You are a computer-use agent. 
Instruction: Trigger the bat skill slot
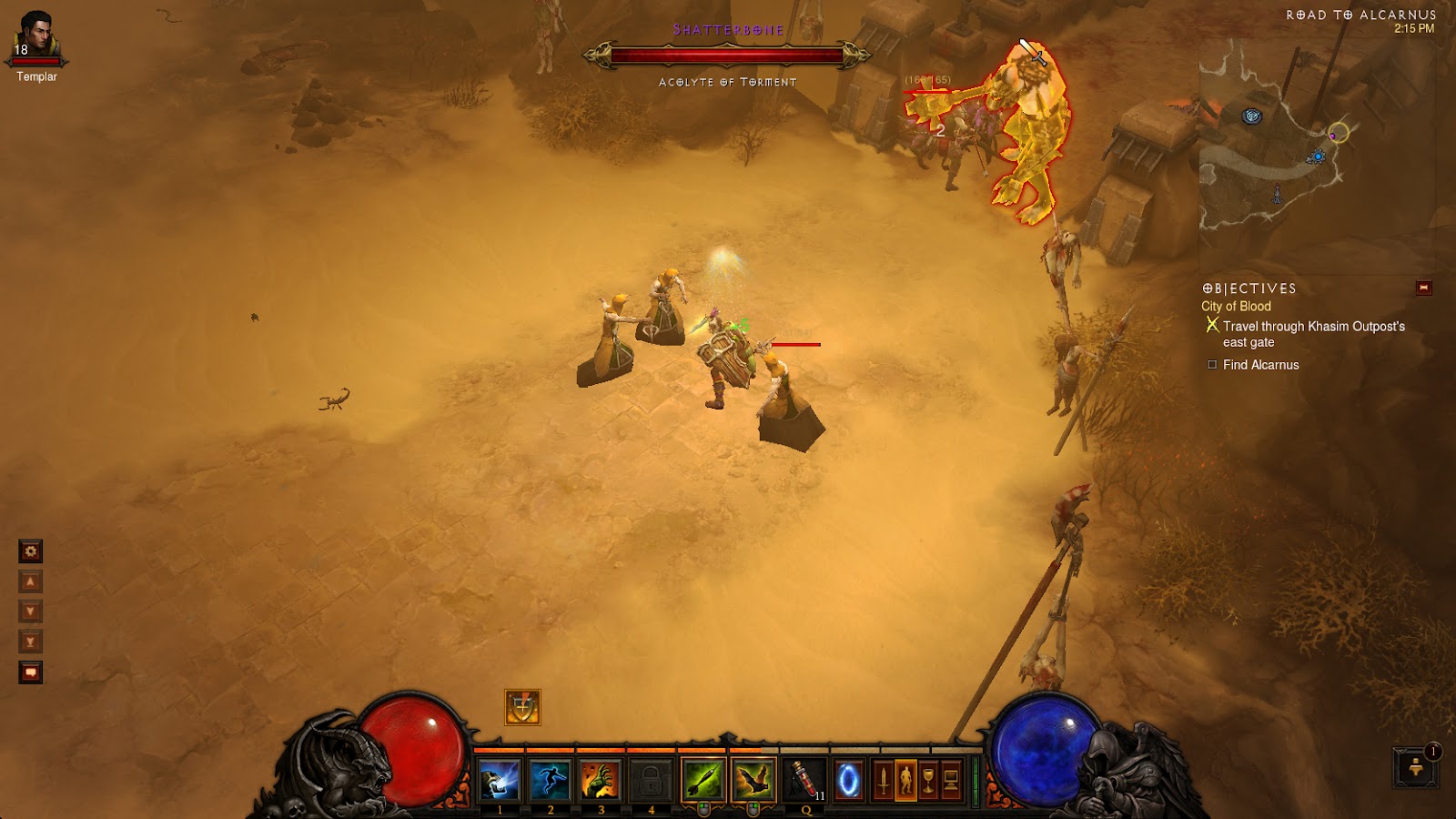[753, 780]
